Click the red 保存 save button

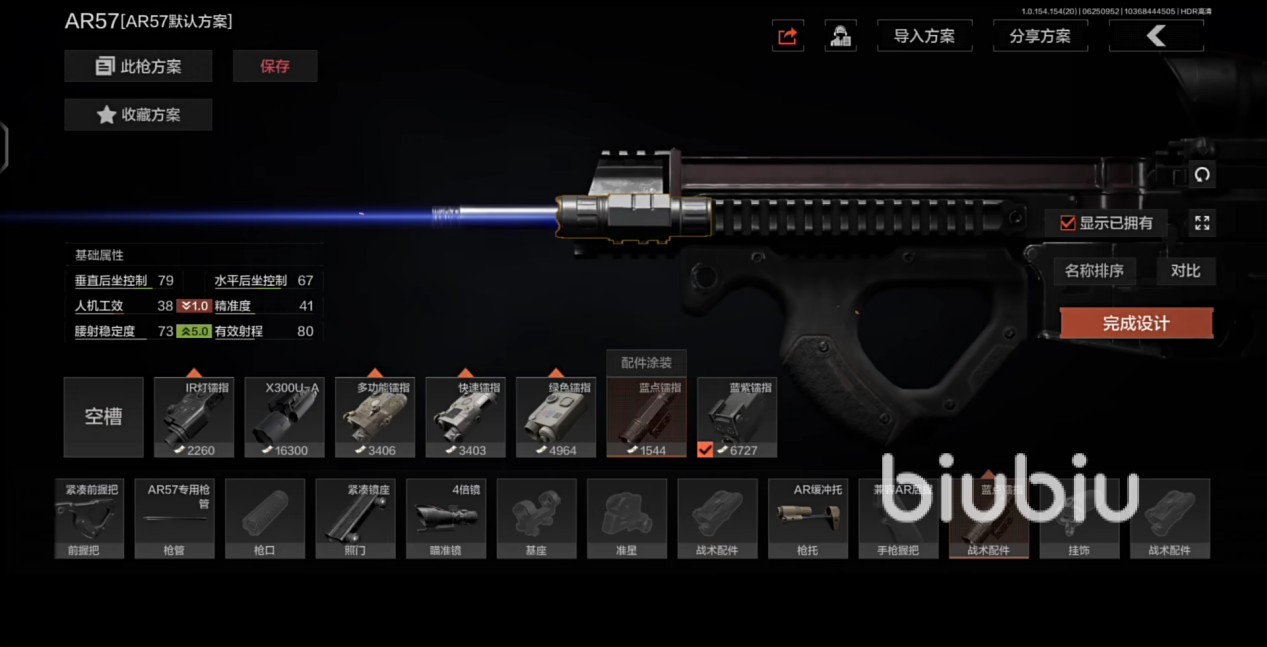click(275, 67)
